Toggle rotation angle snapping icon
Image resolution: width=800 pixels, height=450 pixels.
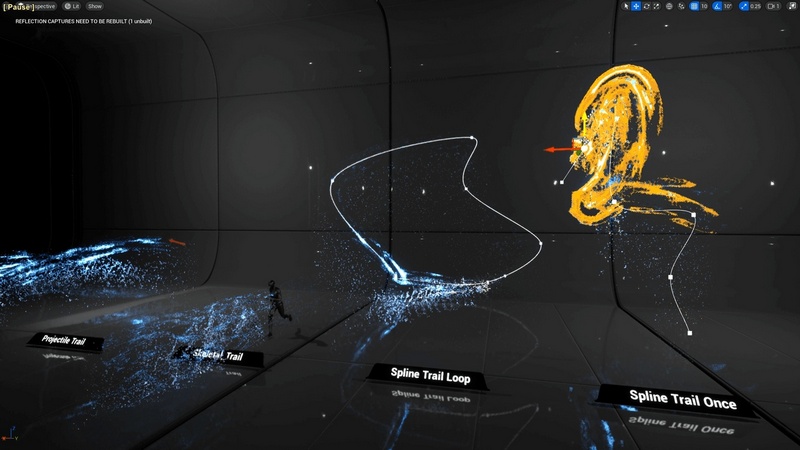point(717,6)
